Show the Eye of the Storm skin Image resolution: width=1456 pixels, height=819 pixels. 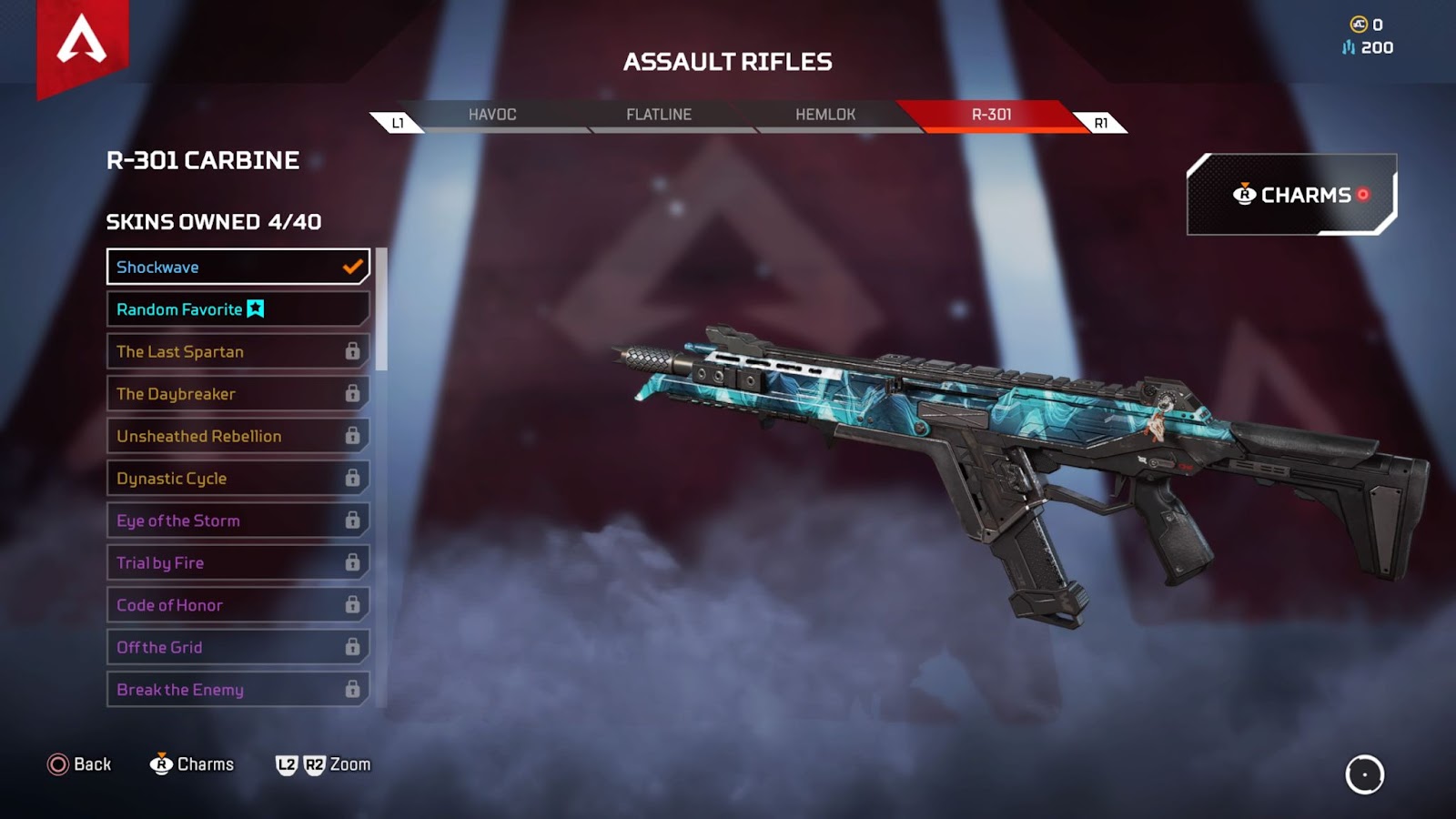(238, 521)
